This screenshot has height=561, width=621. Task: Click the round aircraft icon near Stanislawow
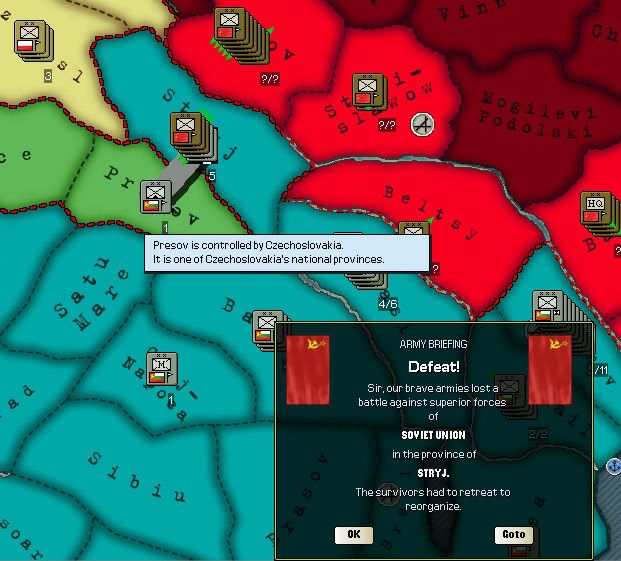(x=423, y=124)
